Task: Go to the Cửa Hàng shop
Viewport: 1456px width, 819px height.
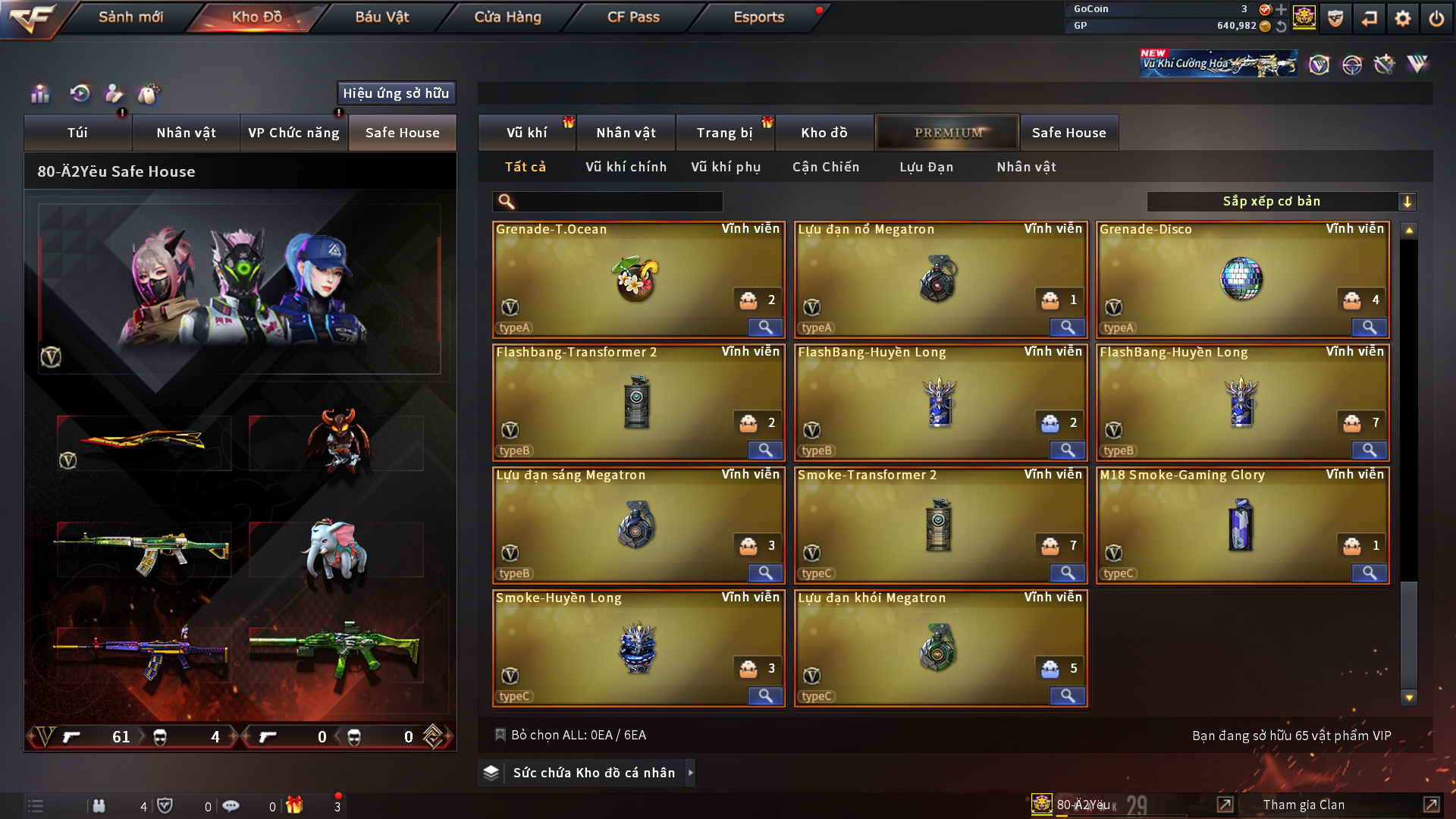Action: point(507,17)
